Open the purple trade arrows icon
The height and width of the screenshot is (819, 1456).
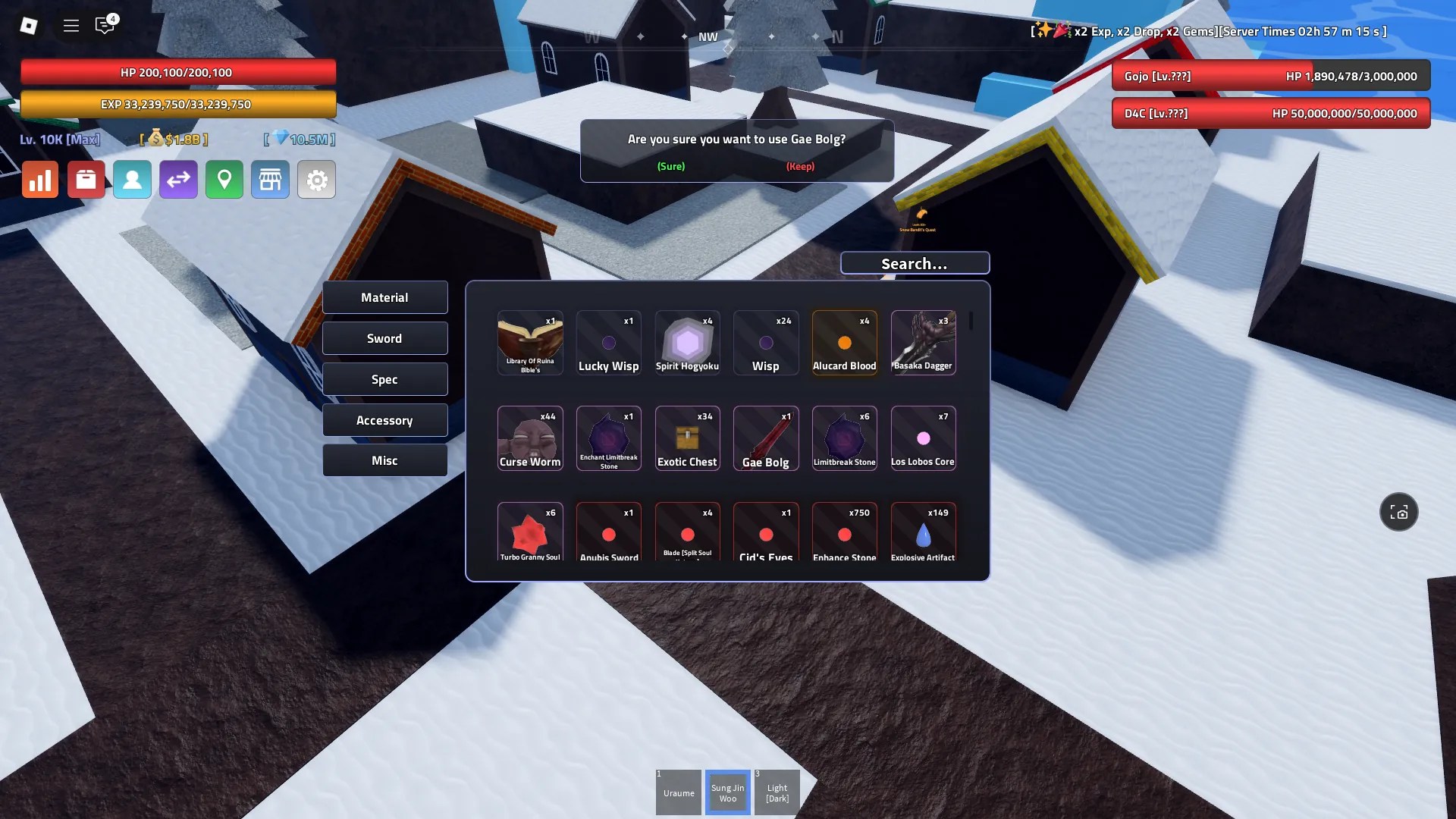[178, 180]
